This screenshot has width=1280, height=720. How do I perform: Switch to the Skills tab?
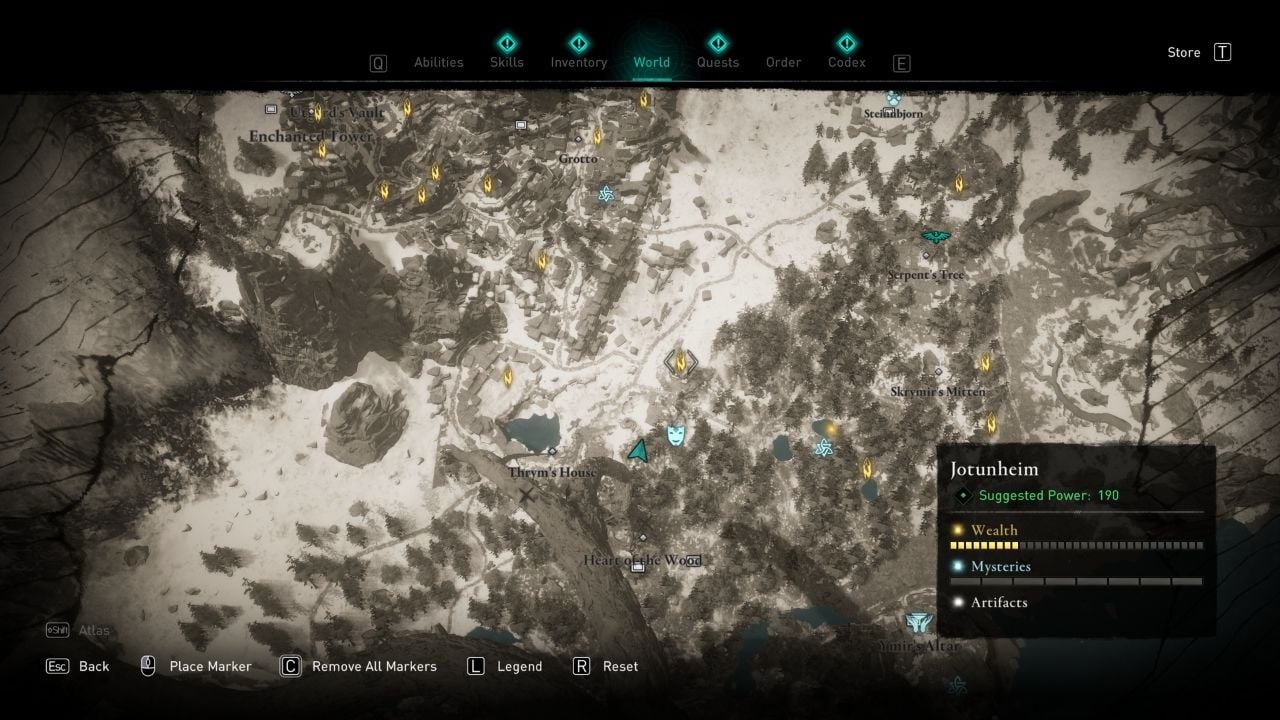(507, 62)
